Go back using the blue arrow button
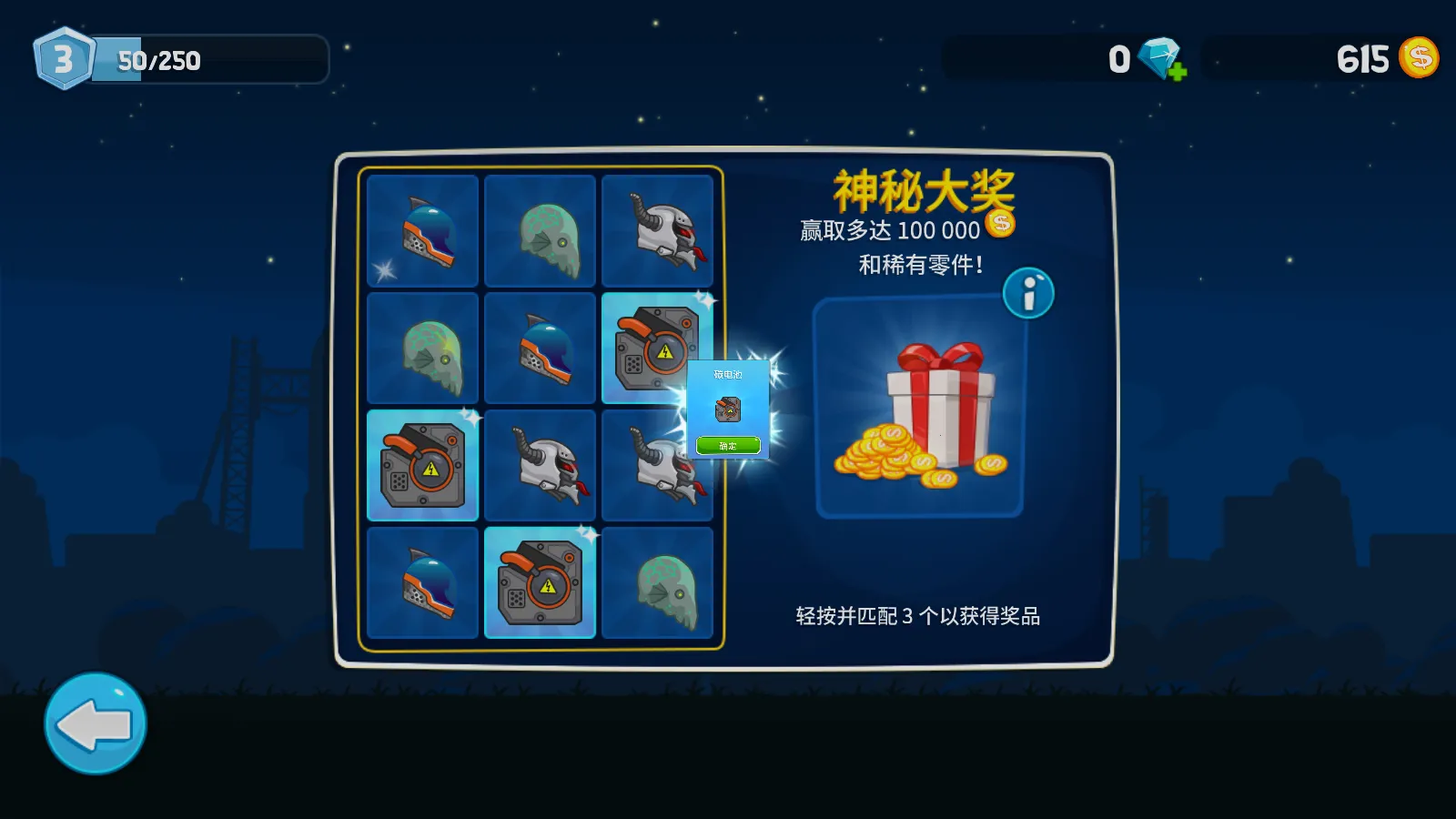This screenshot has height=819, width=1456. click(x=96, y=724)
